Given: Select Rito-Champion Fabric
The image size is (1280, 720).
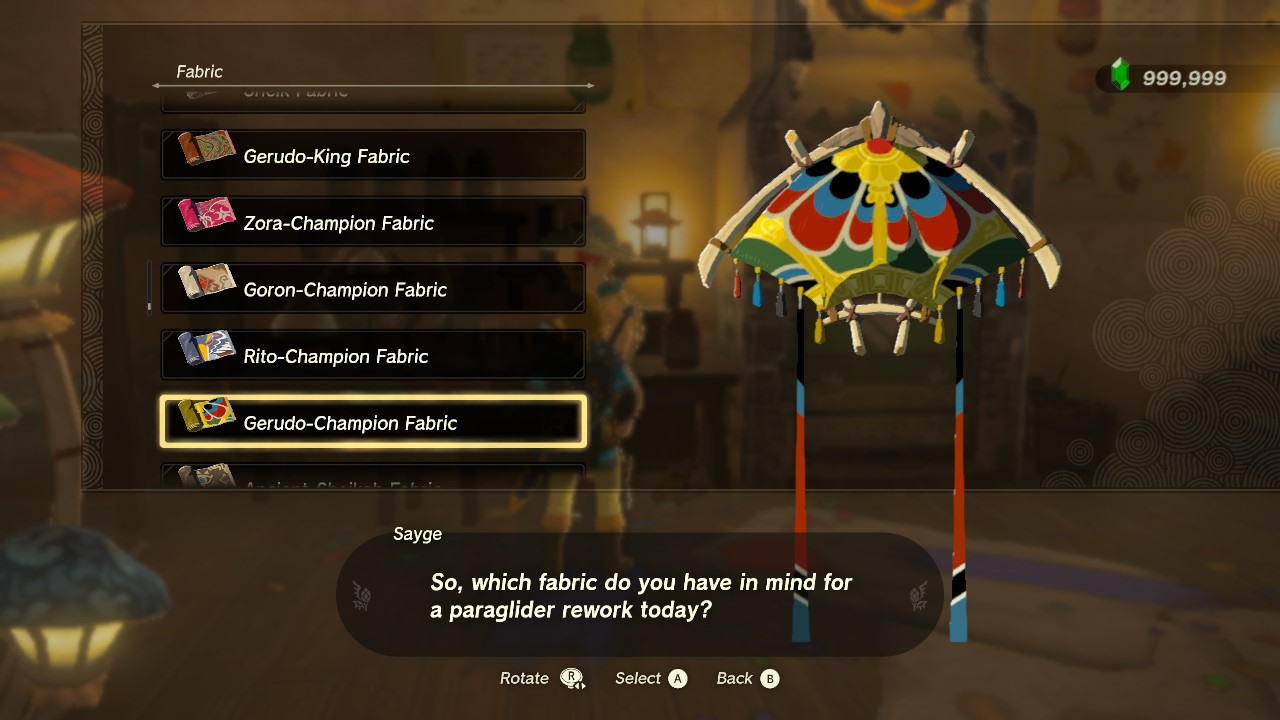Looking at the screenshot, I should click(373, 356).
